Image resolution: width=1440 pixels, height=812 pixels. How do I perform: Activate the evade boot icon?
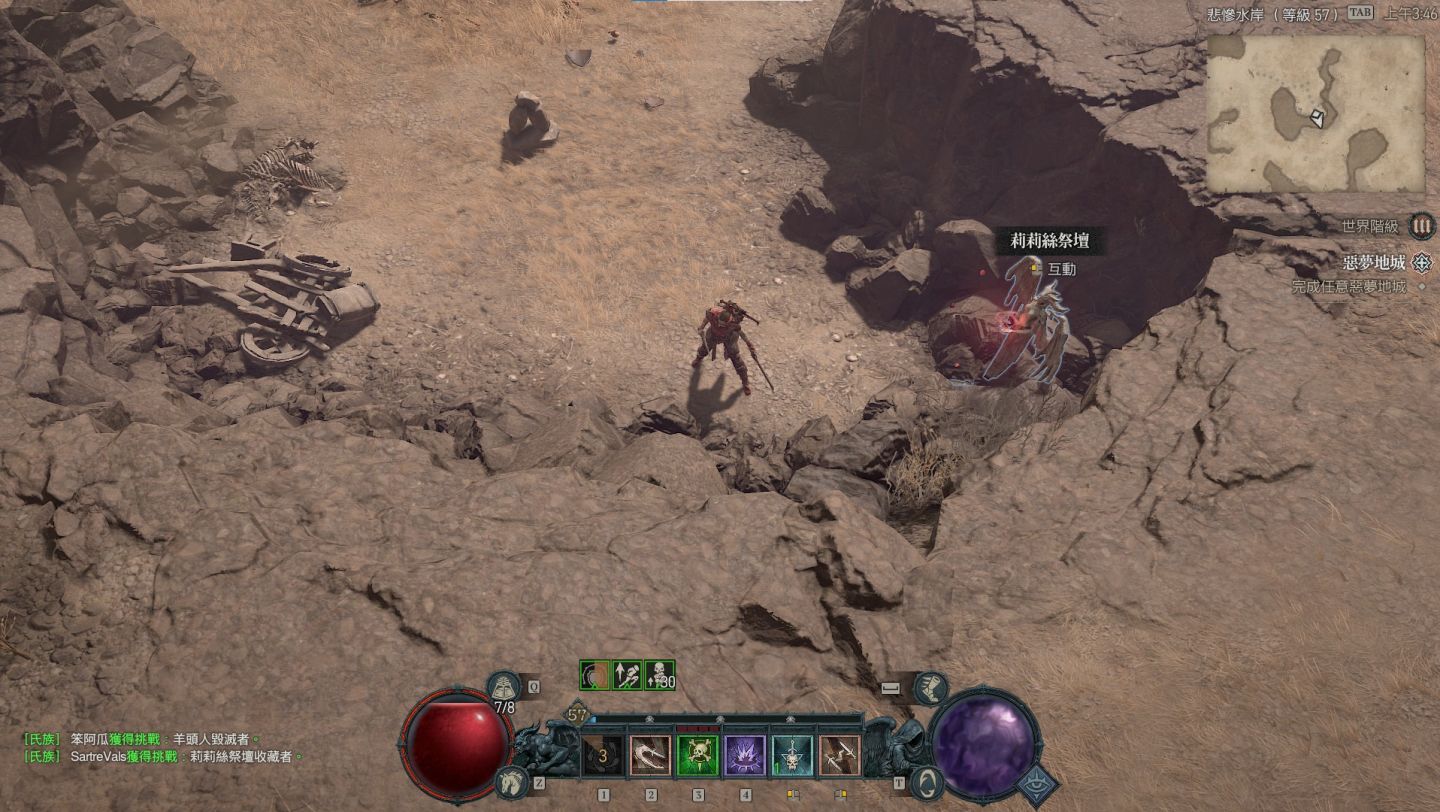click(930, 687)
